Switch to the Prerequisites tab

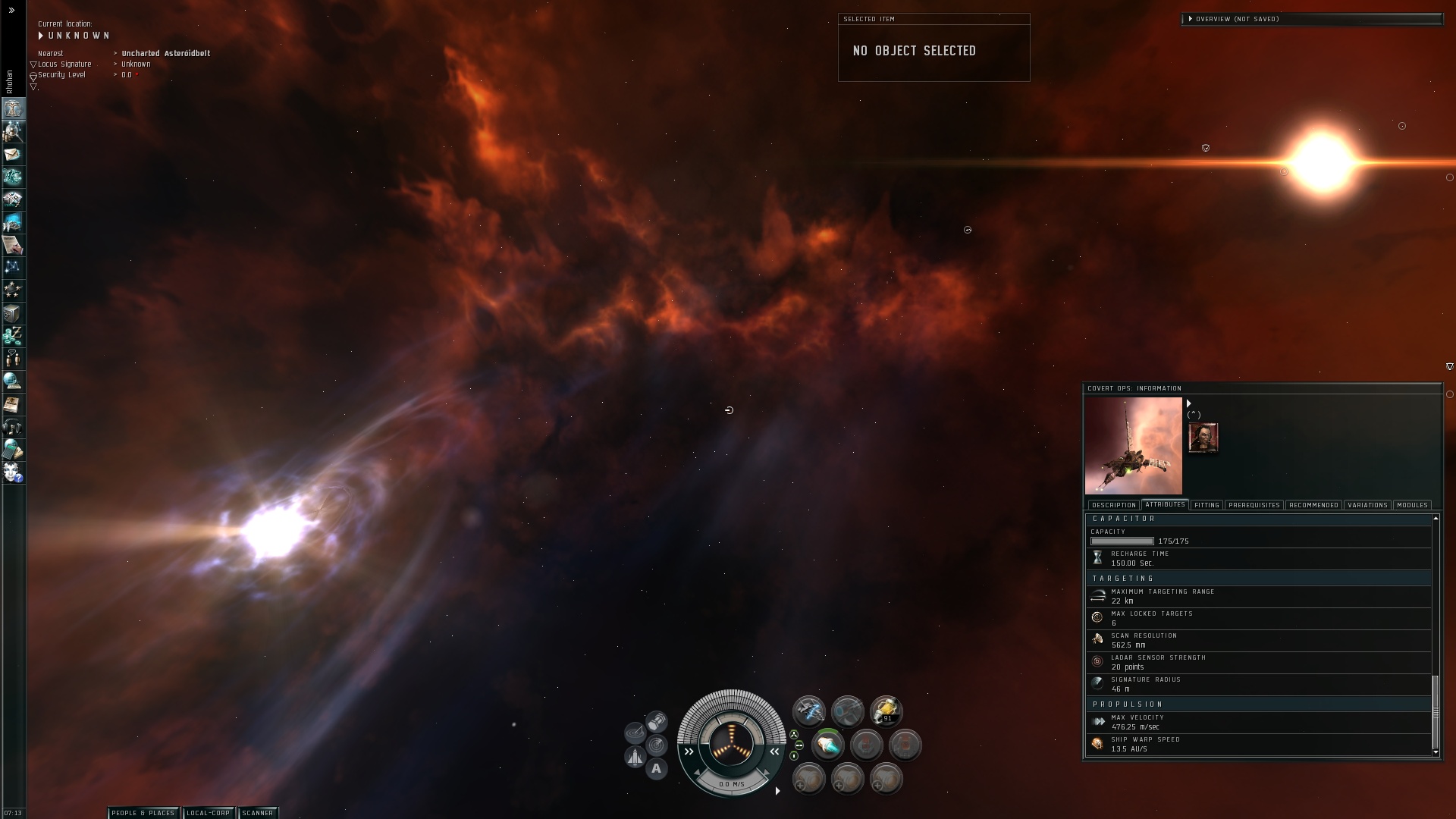pos(1254,505)
